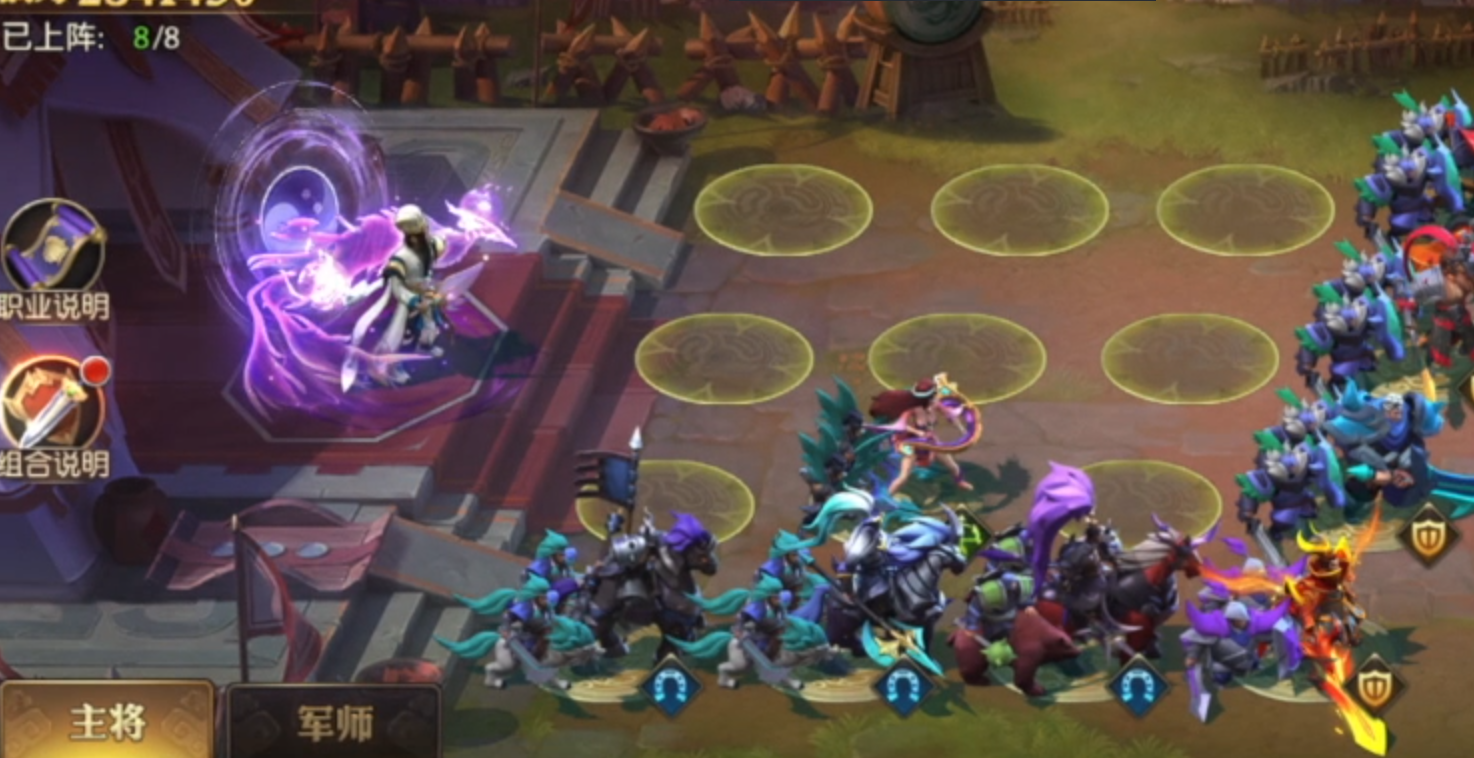Open the 组合说明 combination guide icon
1474x758 pixels.
coord(53,406)
